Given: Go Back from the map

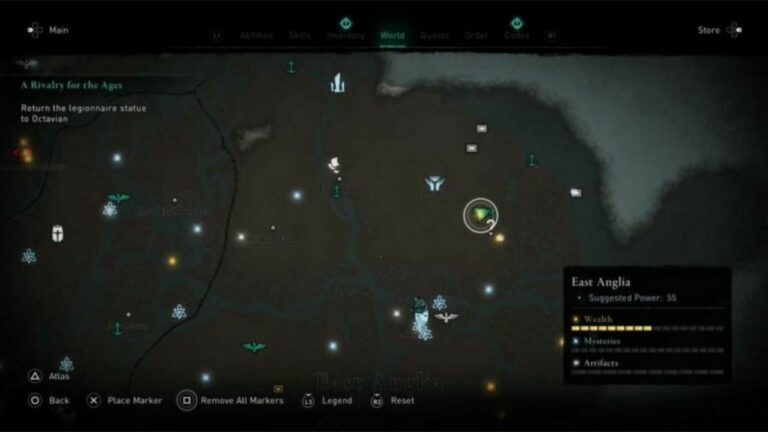Looking at the screenshot, I should [x=58, y=400].
